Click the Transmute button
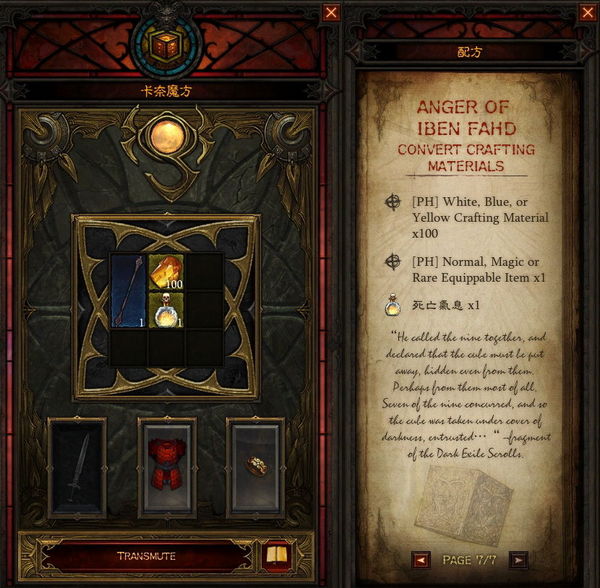The height and width of the screenshot is (588, 600). coord(146,556)
